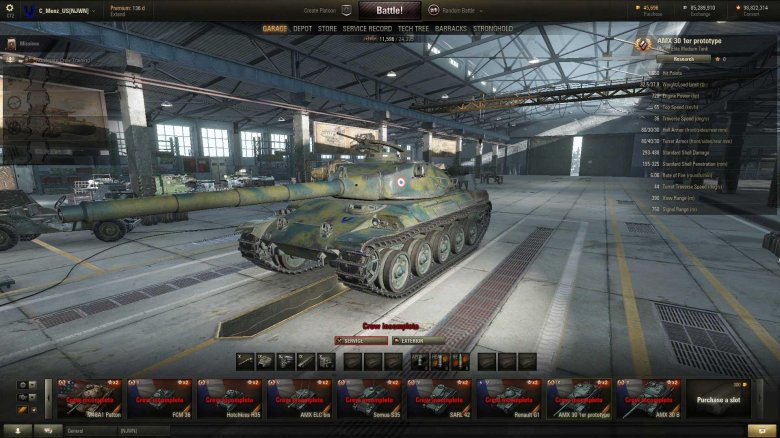780x438 pixels.
Task: Select the M48A1 Patton tank in the carousel
Action: click(x=90, y=398)
